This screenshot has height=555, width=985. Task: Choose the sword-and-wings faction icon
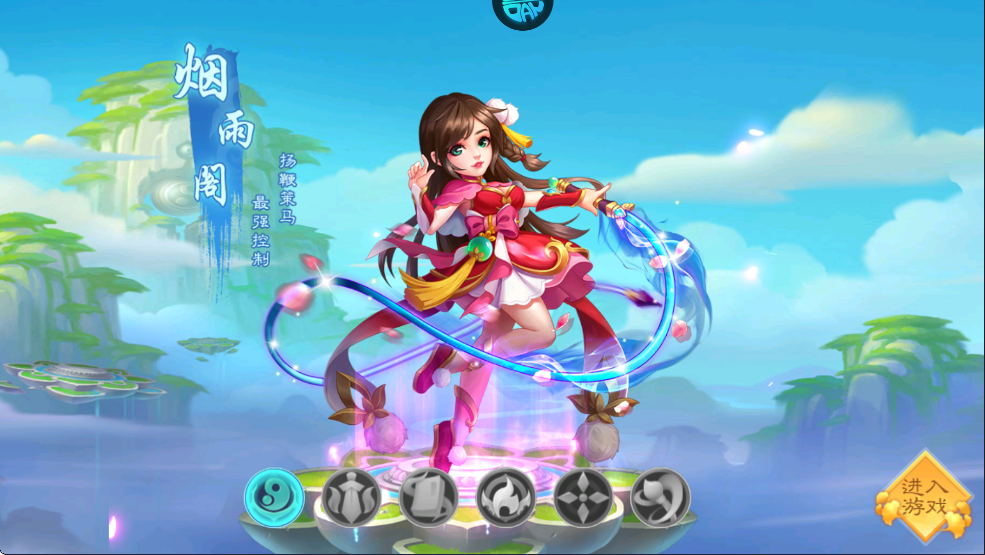pyautogui.click(x=351, y=497)
